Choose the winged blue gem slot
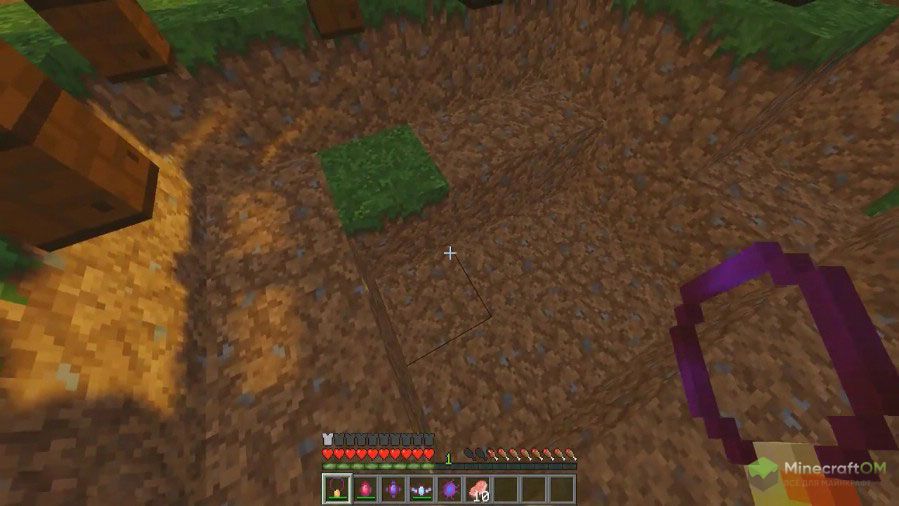Screen dimensions: 899x506 [x=421, y=489]
